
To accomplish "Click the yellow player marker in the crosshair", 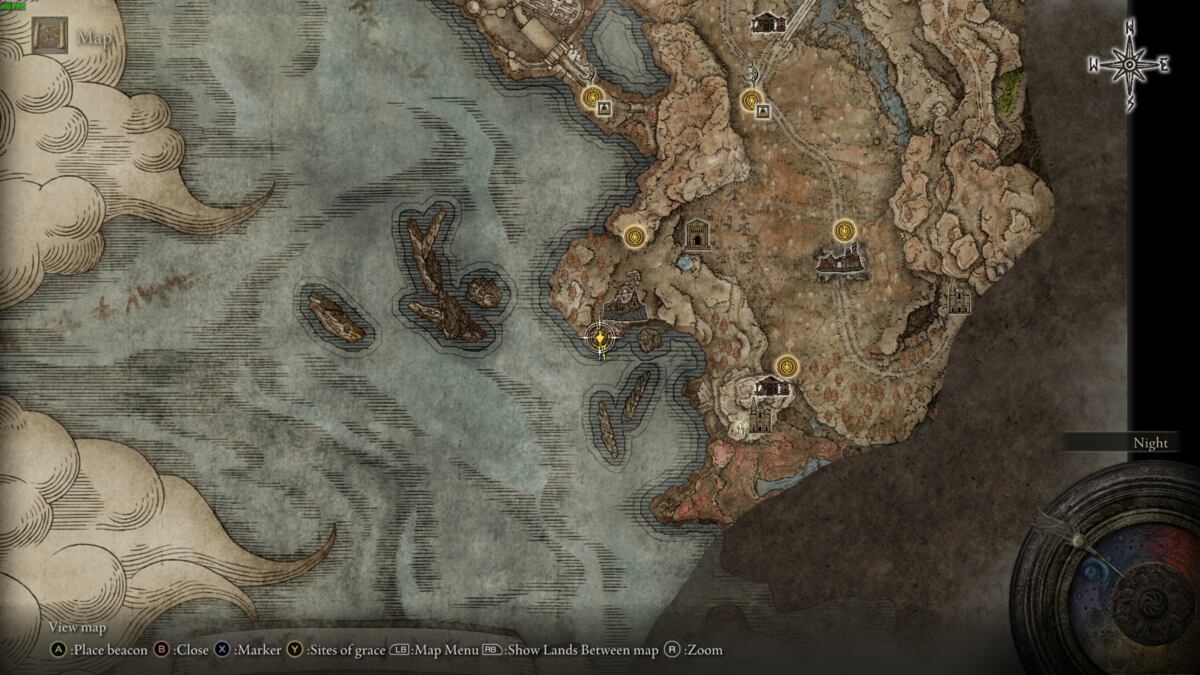I will [x=600, y=339].
